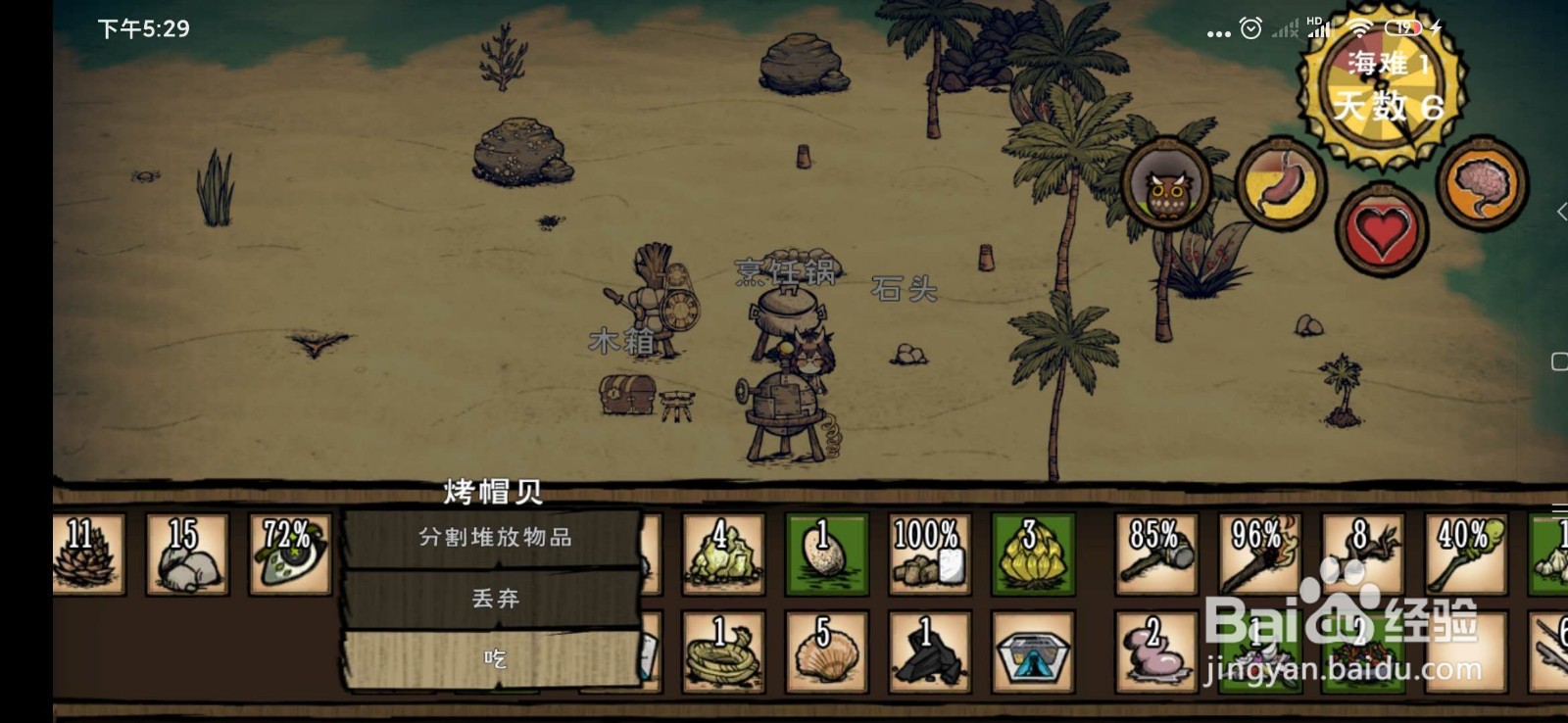Choose 丢弃 to discard the item
This screenshot has width=1568, height=723.
pos(497,597)
